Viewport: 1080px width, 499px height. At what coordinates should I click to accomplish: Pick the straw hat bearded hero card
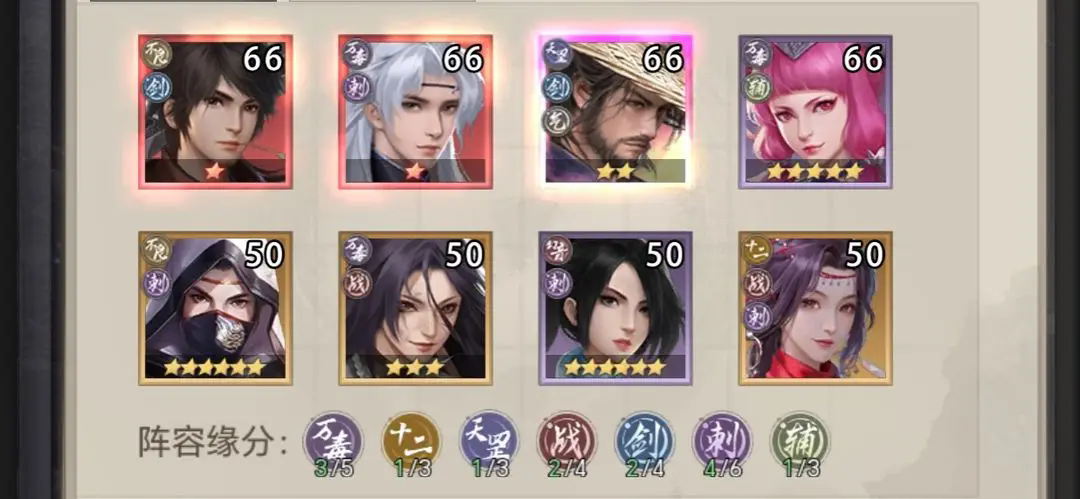[615, 111]
